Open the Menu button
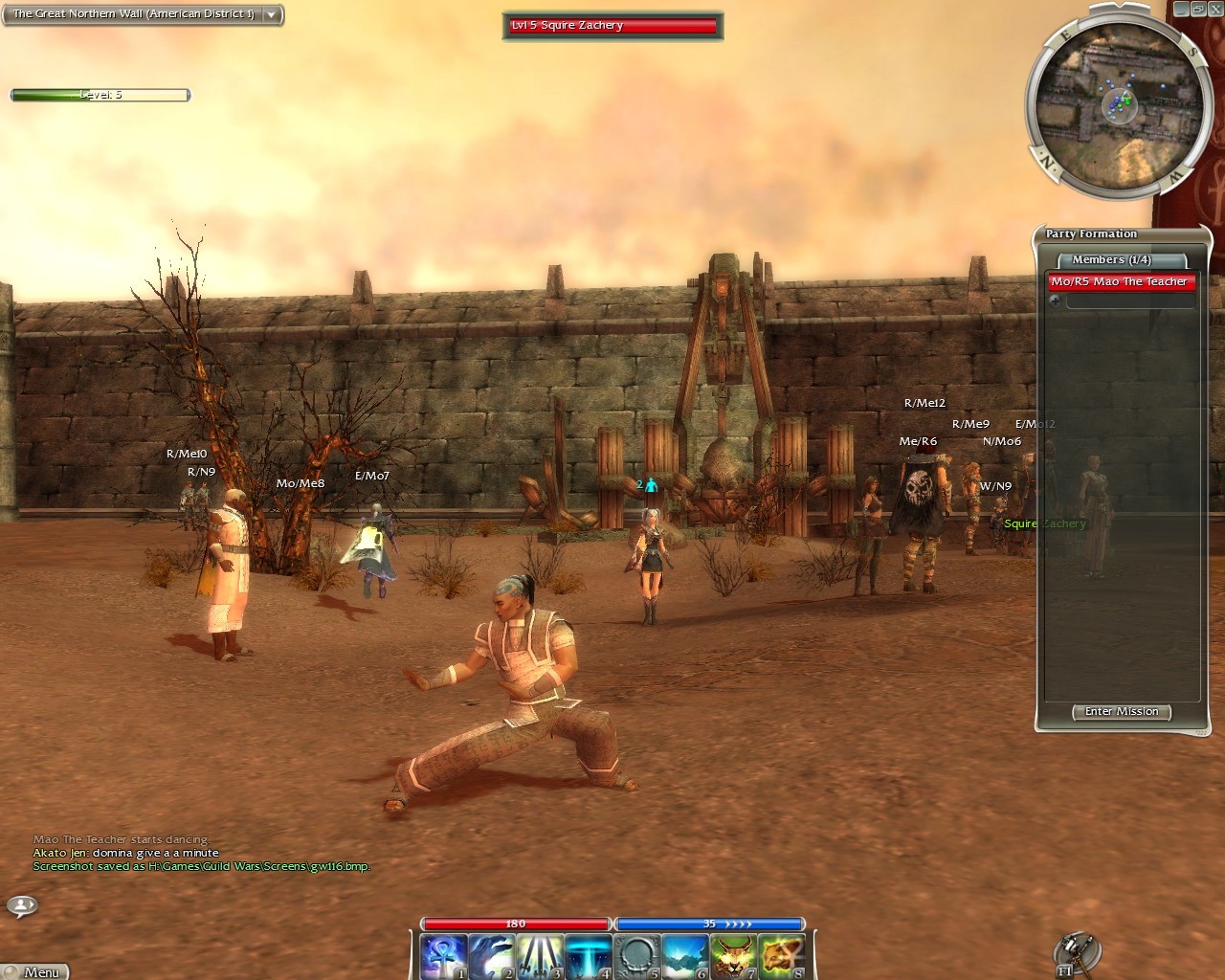 tap(38, 971)
